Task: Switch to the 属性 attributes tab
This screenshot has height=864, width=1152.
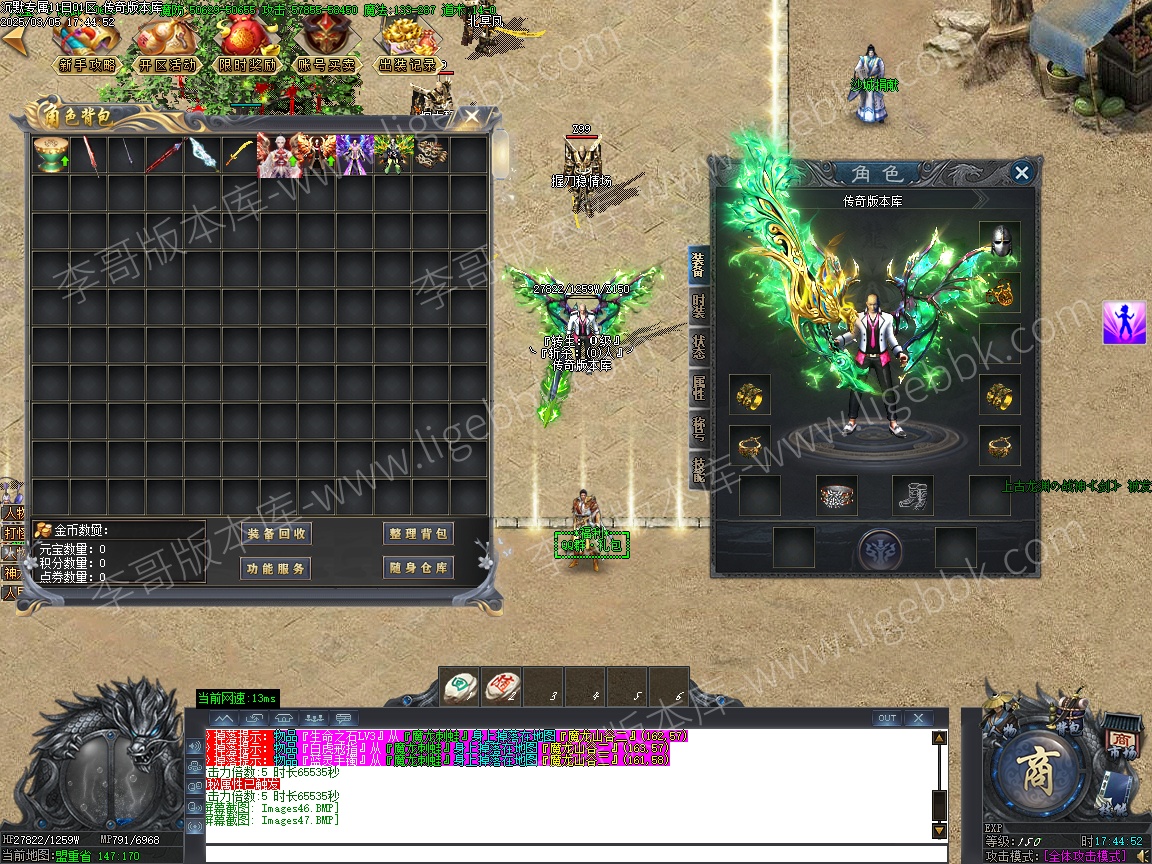Action: pyautogui.click(x=698, y=387)
